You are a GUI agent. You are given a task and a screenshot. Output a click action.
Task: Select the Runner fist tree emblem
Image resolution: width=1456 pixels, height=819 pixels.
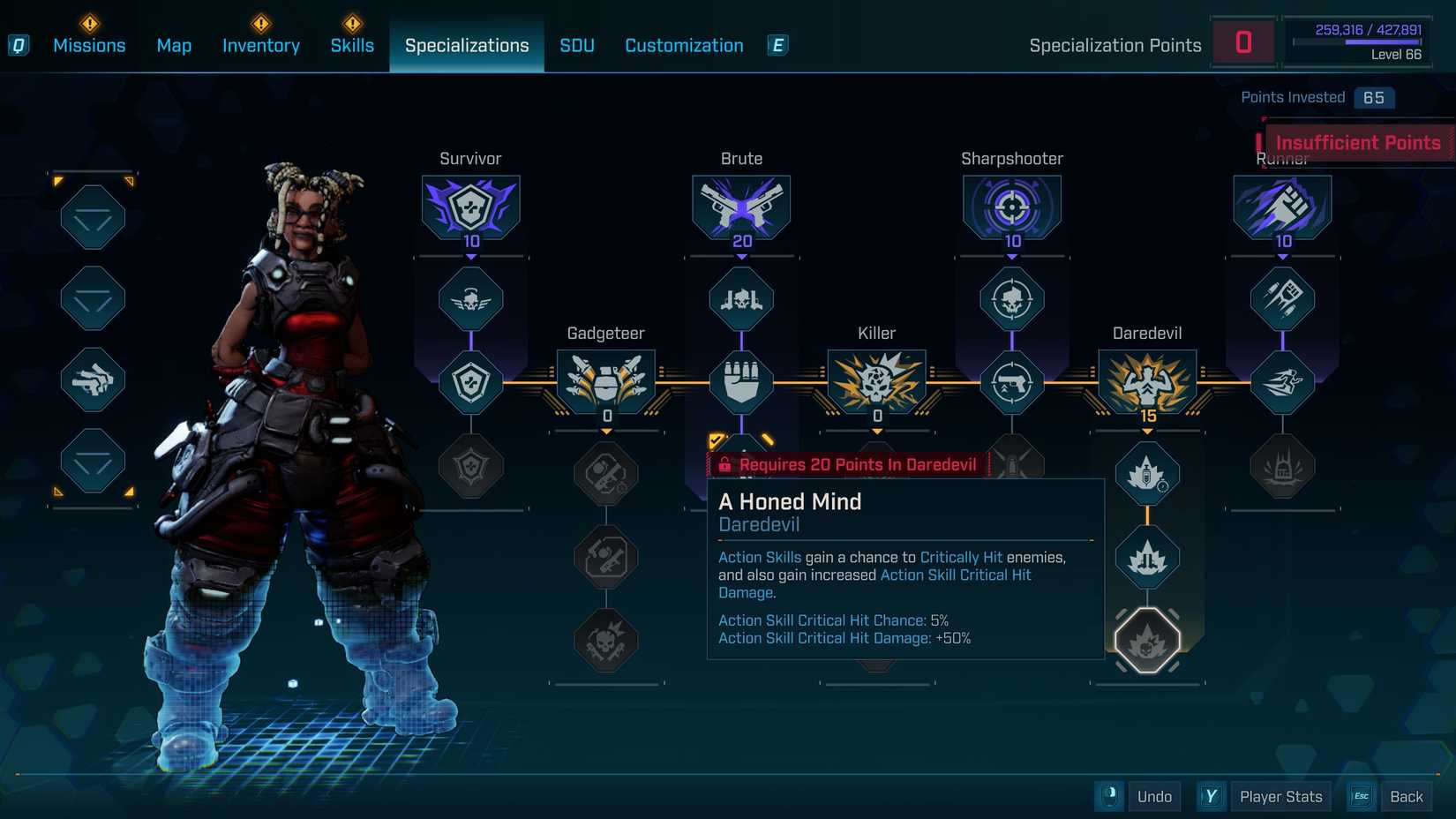(x=1282, y=207)
